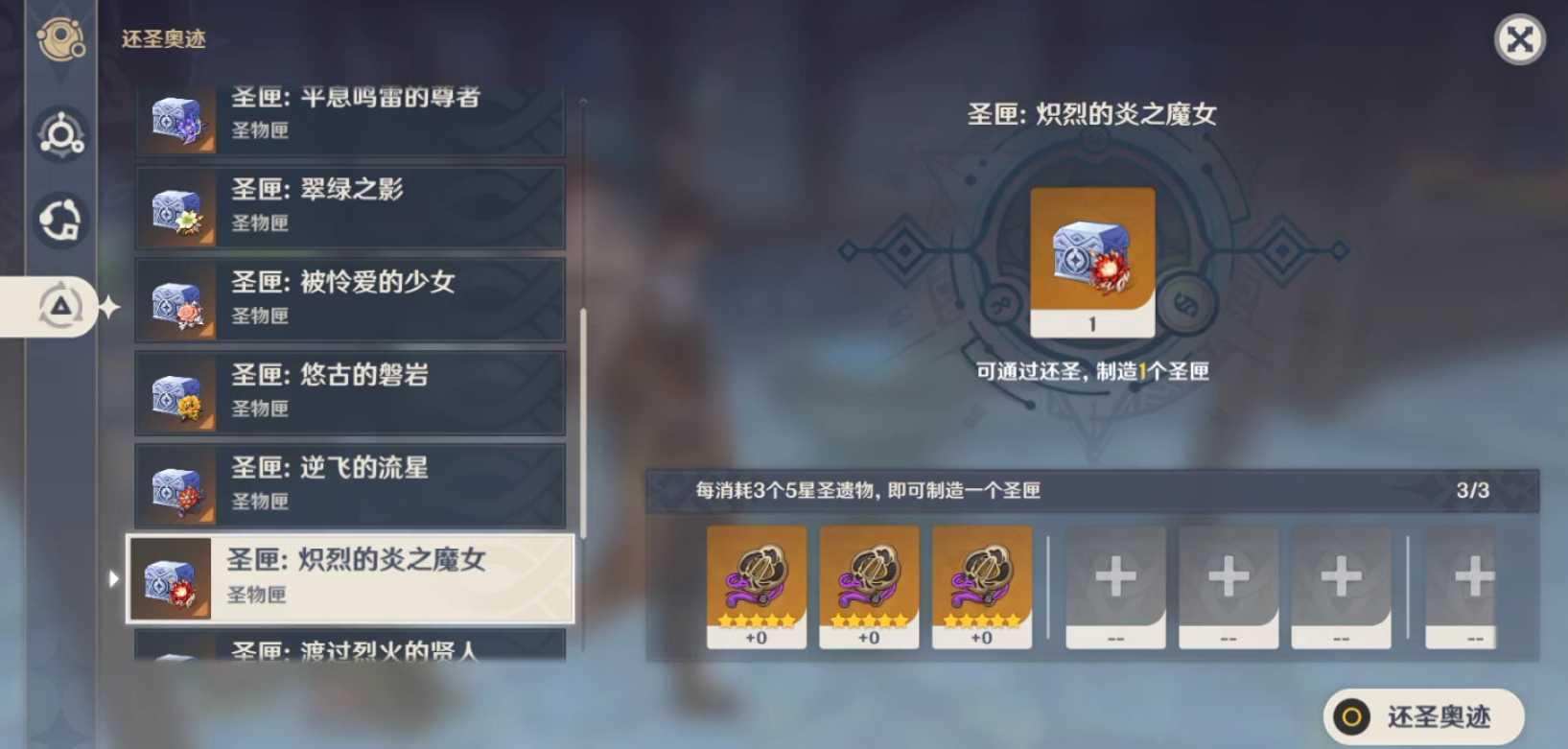Viewport: 1568px width, 749px height.
Task: Click the chest icon beside 炽烈的炎之魔女 entry
Action: click(x=171, y=578)
